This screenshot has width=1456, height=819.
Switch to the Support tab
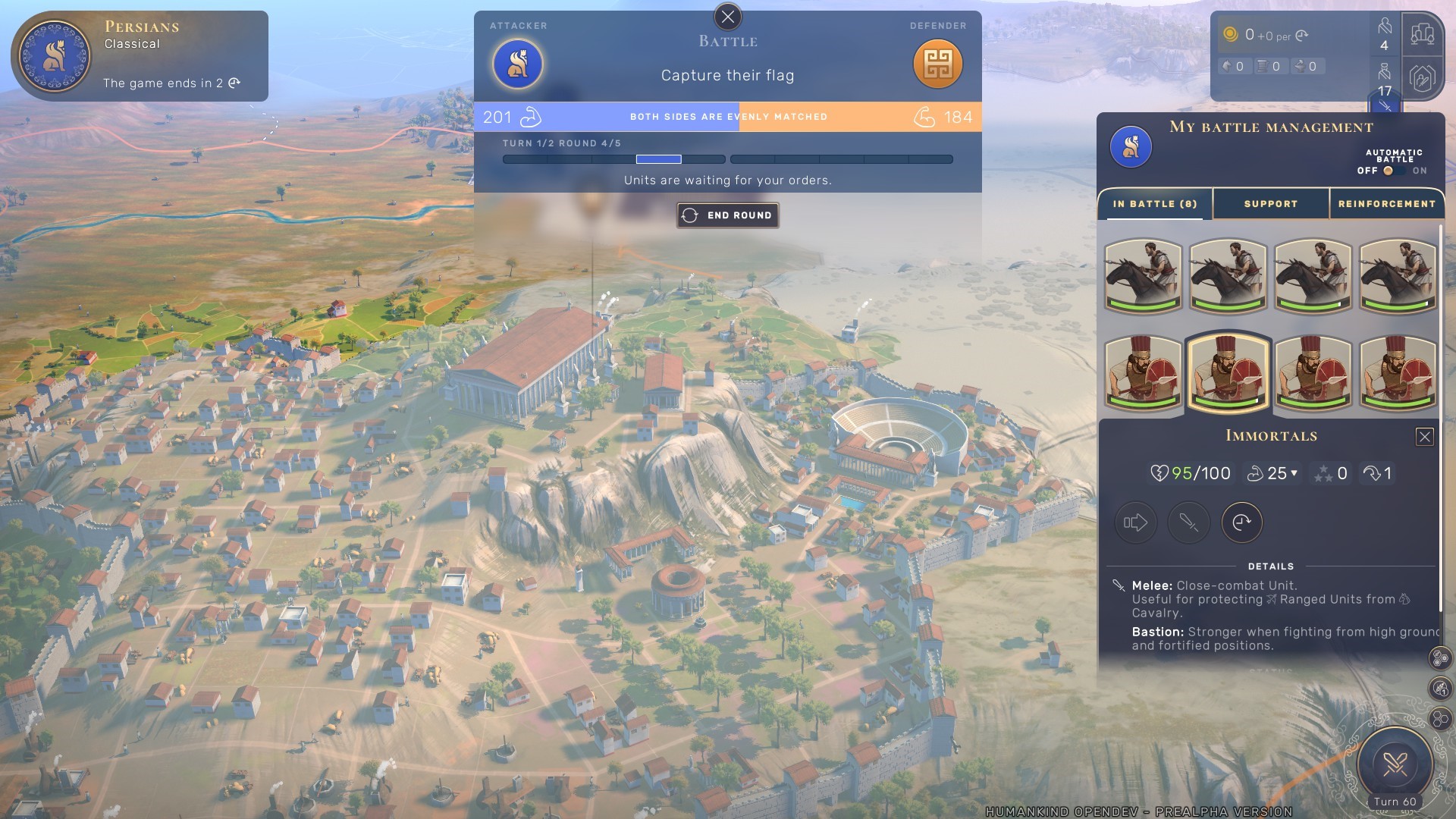(x=1270, y=204)
